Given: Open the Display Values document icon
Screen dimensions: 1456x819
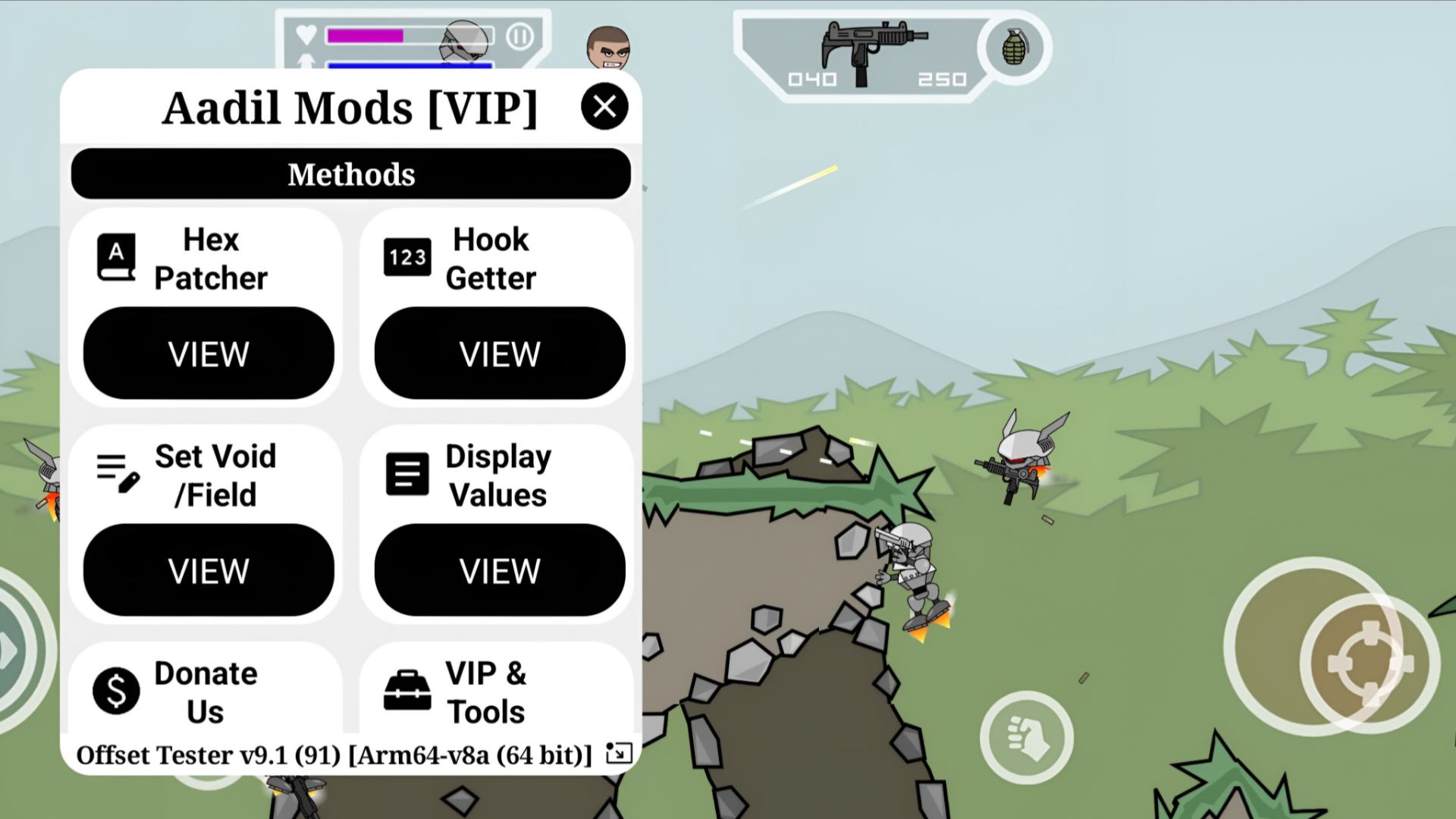Looking at the screenshot, I should coord(406,472).
